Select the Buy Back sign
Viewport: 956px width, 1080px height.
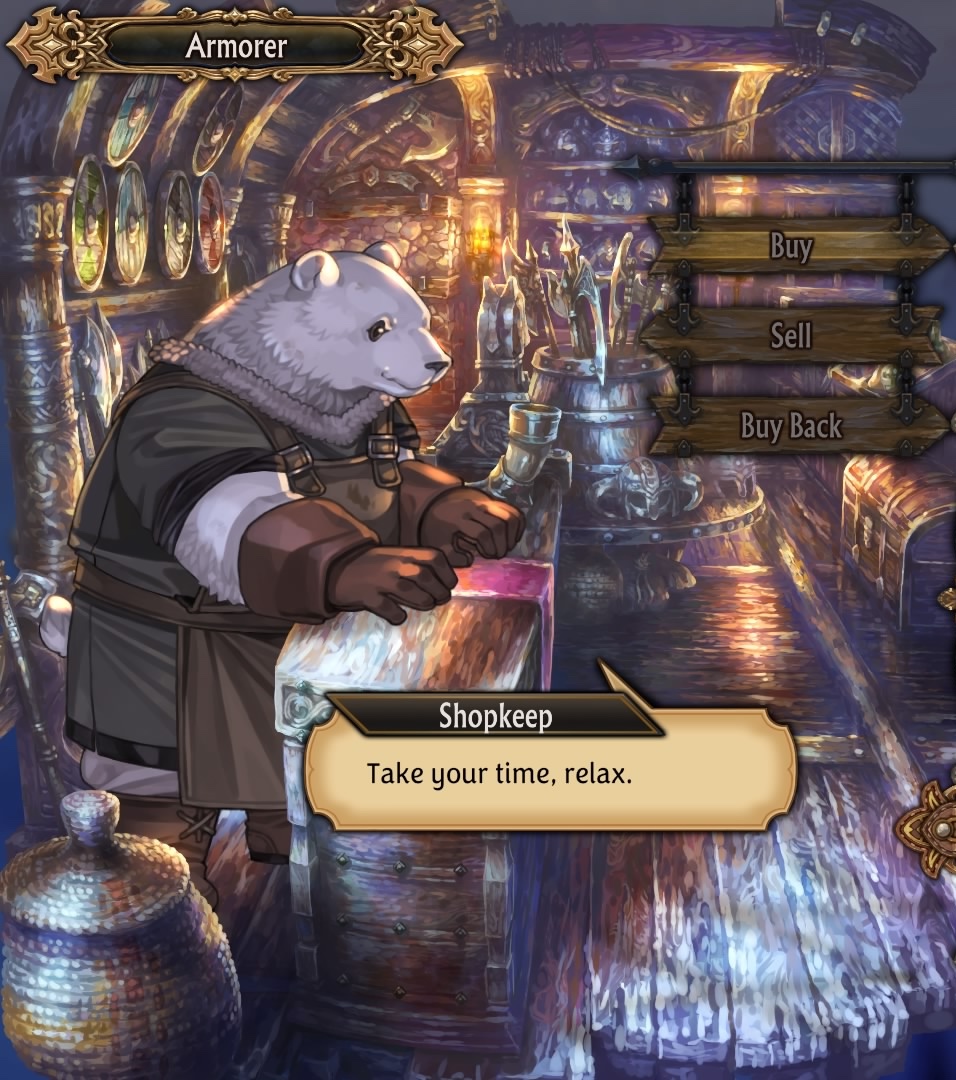792,426
